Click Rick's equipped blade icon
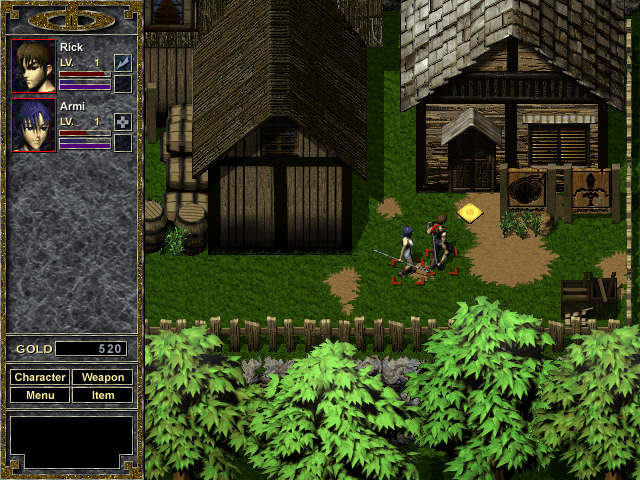Screen dimensions: 640x480 point(123,63)
